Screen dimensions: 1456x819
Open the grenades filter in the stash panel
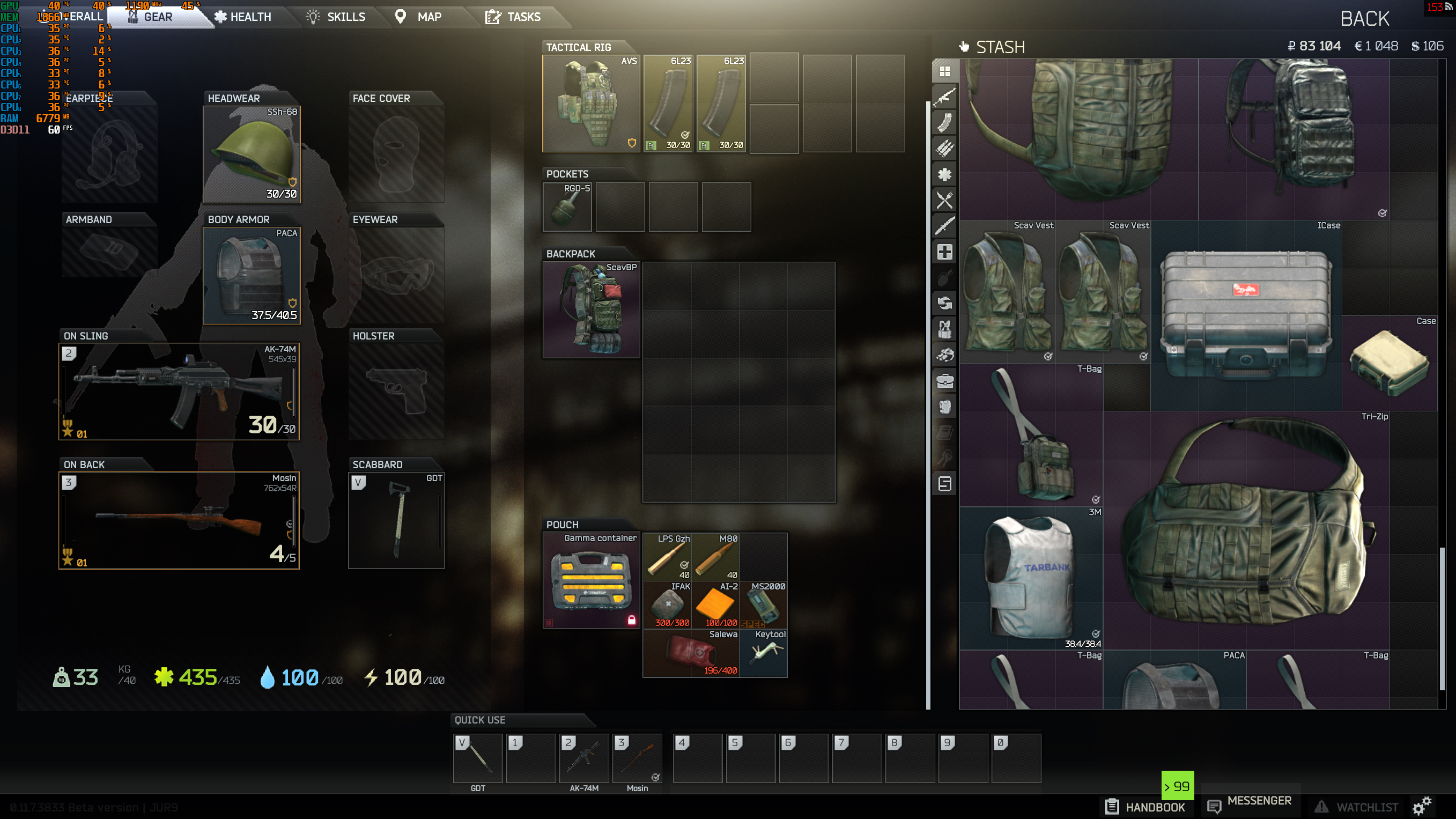point(944,277)
